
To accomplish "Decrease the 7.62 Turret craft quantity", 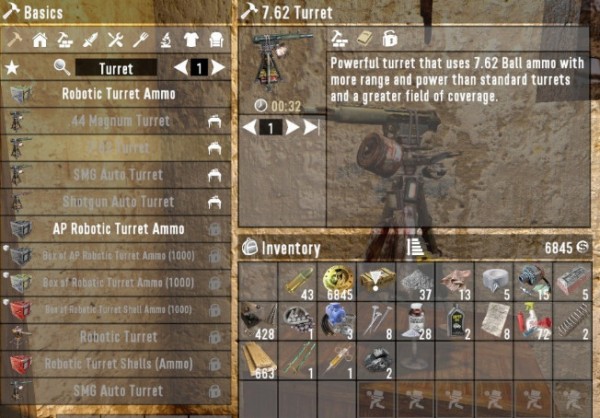I will click(250, 128).
